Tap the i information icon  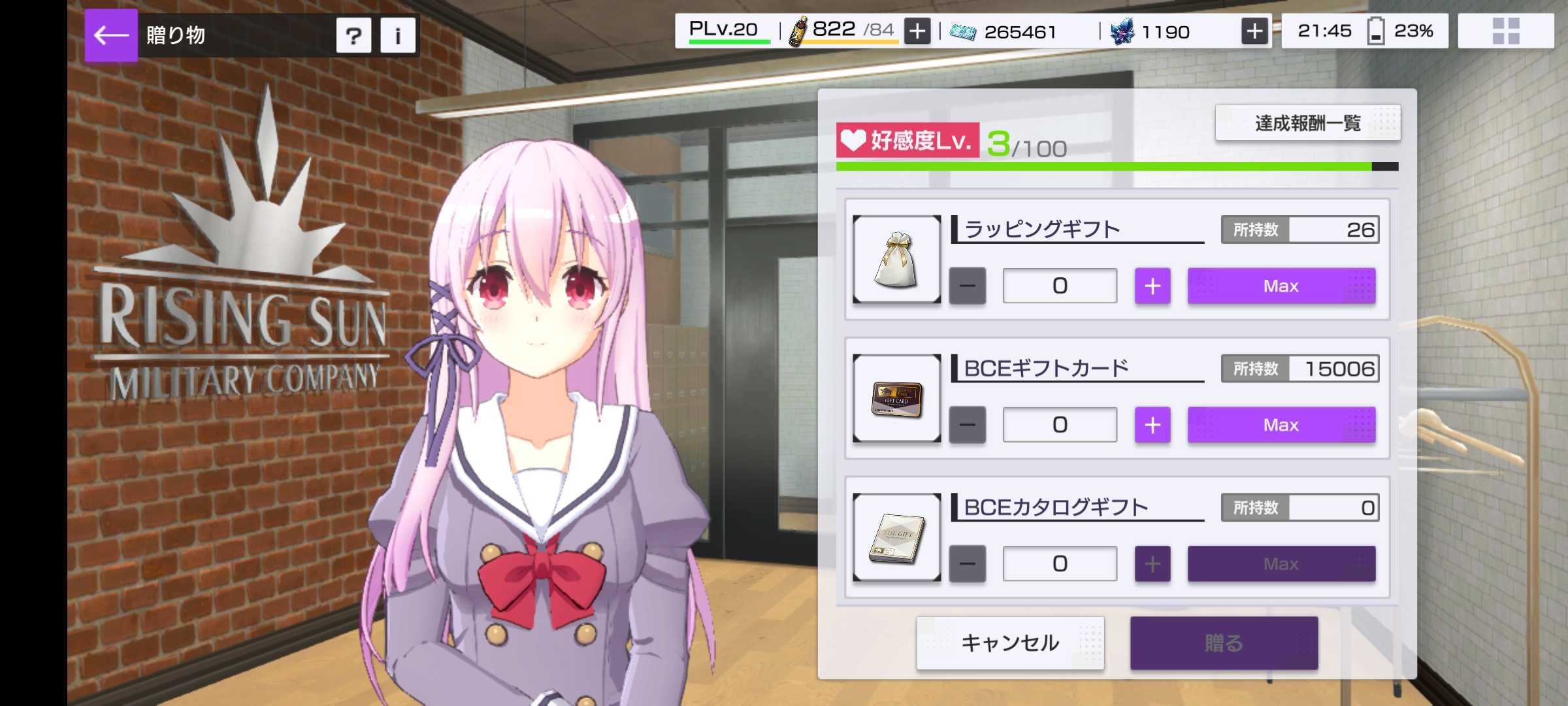397,36
